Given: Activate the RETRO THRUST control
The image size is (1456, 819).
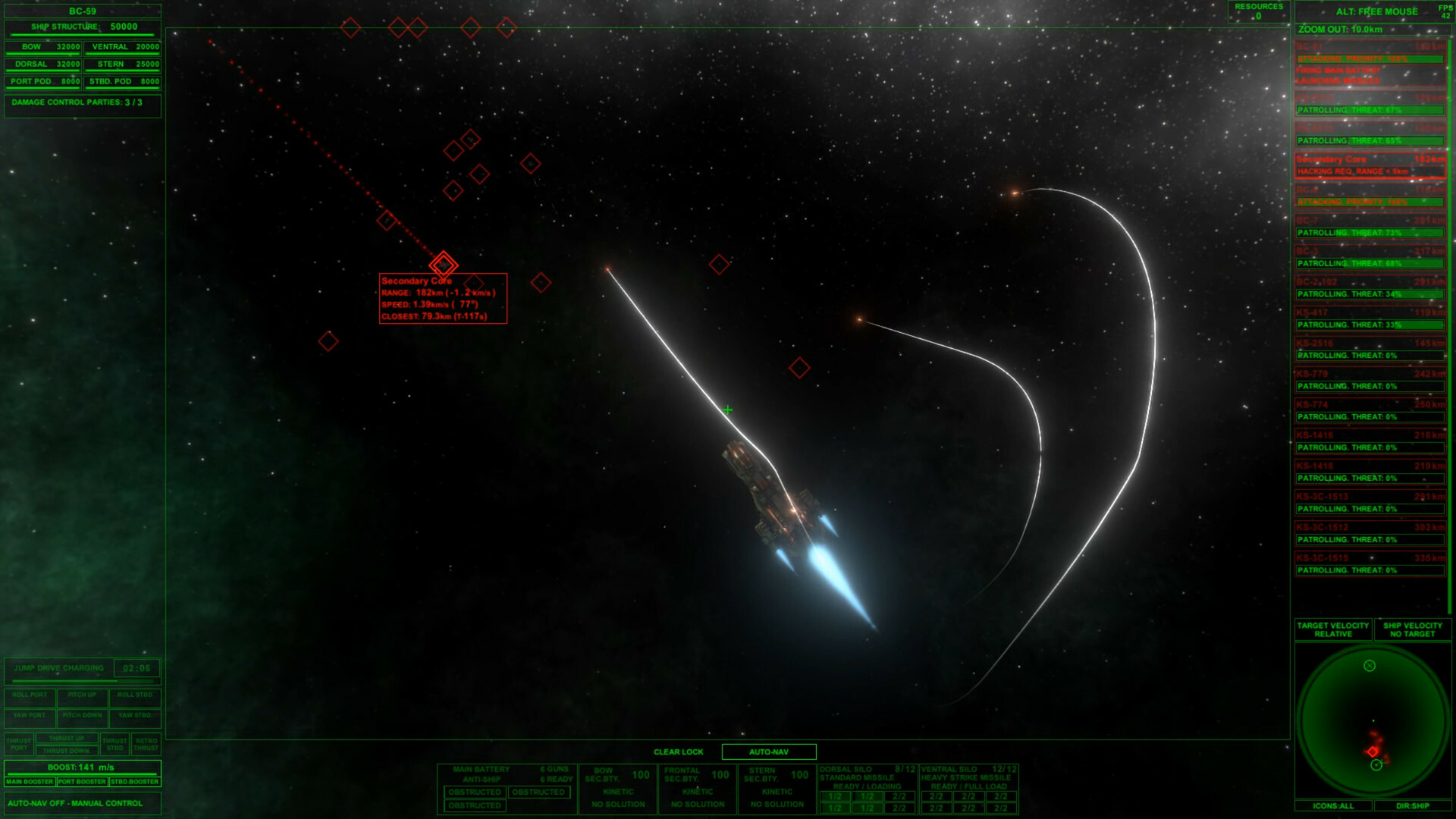Looking at the screenshot, I should tap(145, 744).
